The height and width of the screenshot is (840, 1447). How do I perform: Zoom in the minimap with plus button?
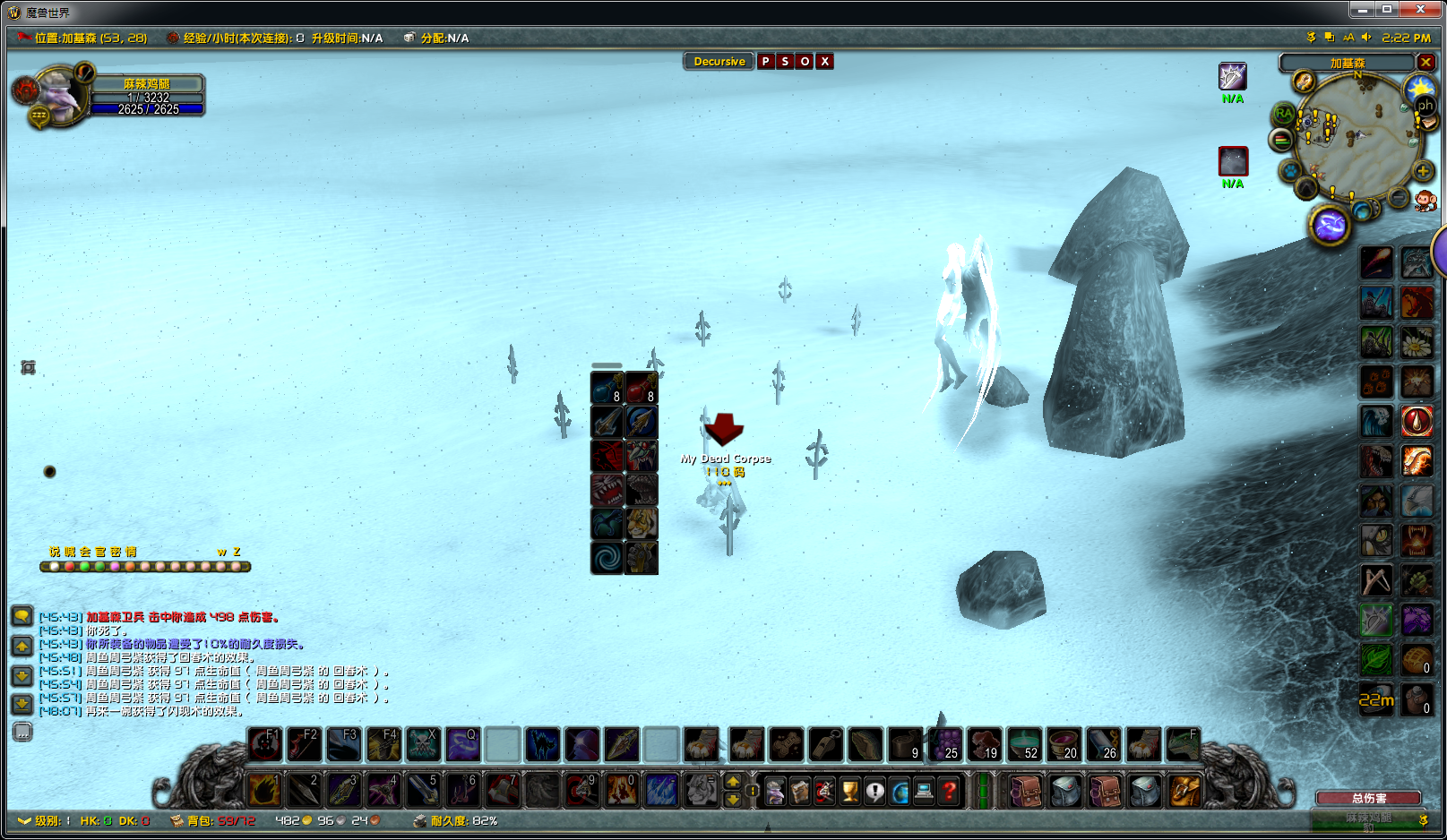1423,170
